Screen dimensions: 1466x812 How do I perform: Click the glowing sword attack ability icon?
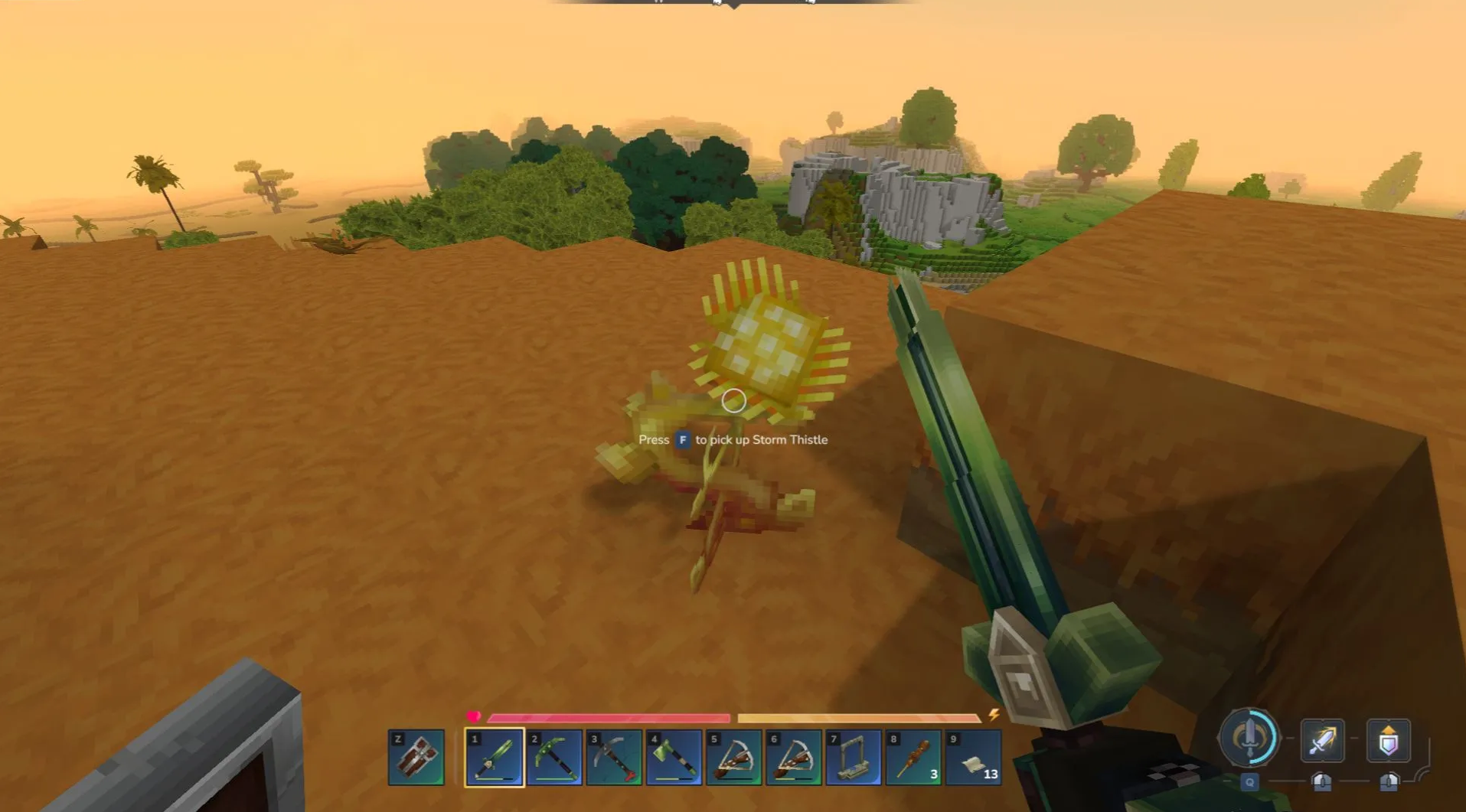[x=1322, y=740]
